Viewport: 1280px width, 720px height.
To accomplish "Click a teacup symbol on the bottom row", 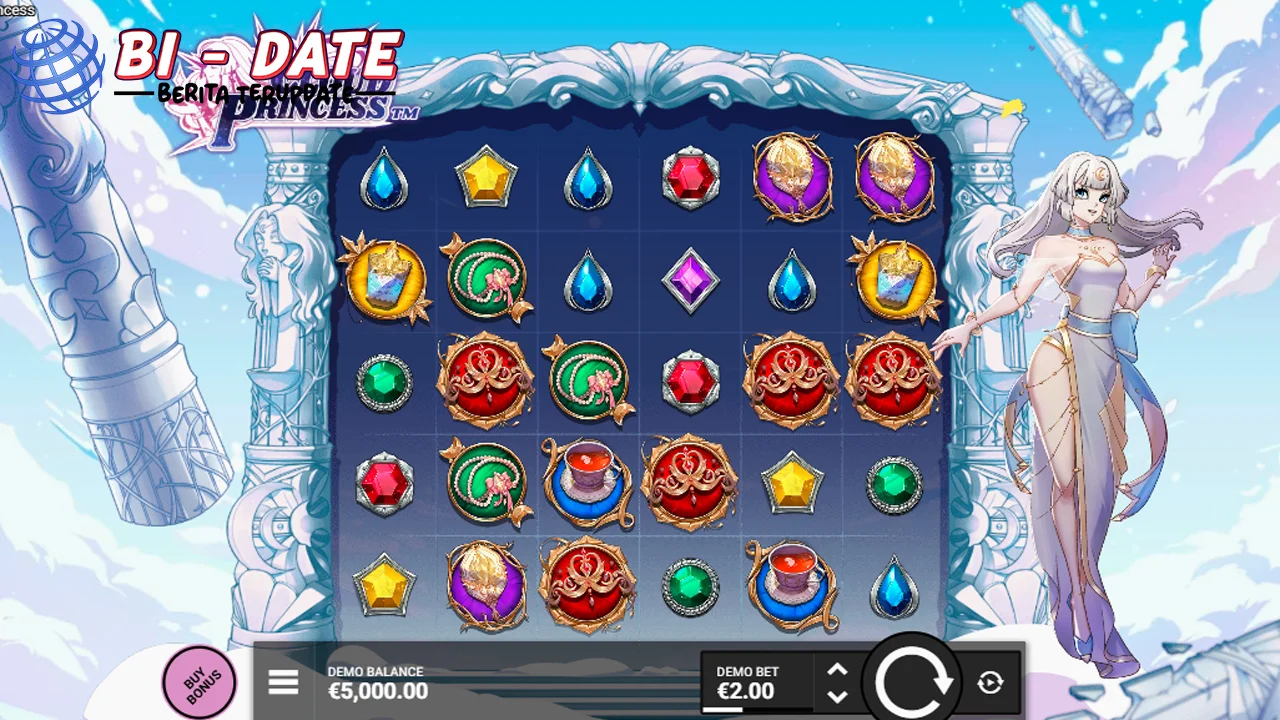I will point(792,583).
